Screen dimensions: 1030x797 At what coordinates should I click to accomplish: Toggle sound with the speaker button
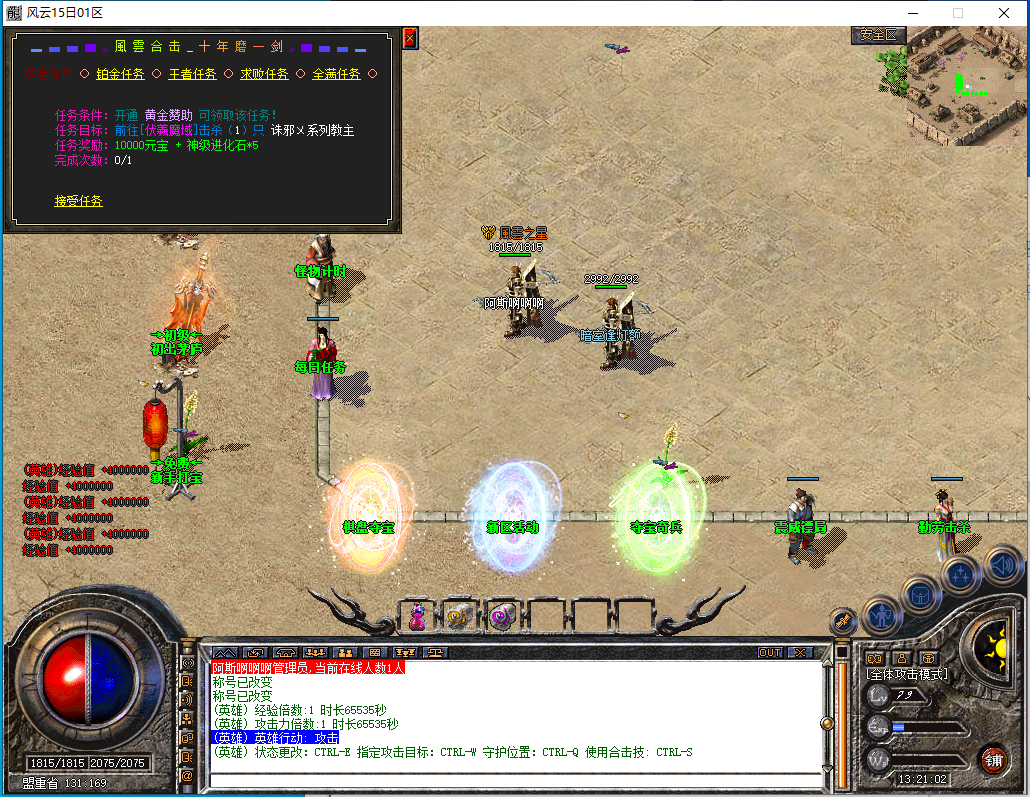point(1001,565)
